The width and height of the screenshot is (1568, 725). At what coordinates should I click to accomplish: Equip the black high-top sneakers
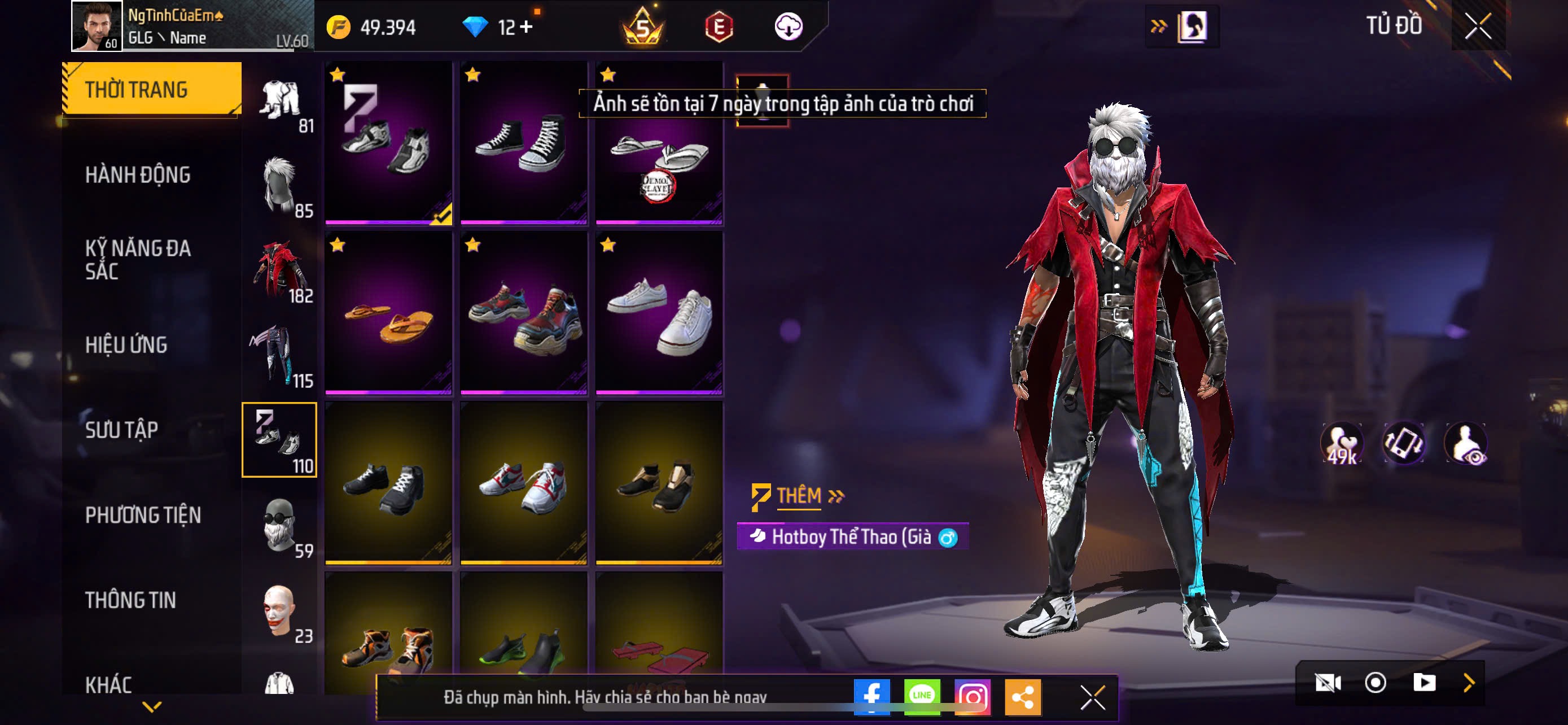523,142
